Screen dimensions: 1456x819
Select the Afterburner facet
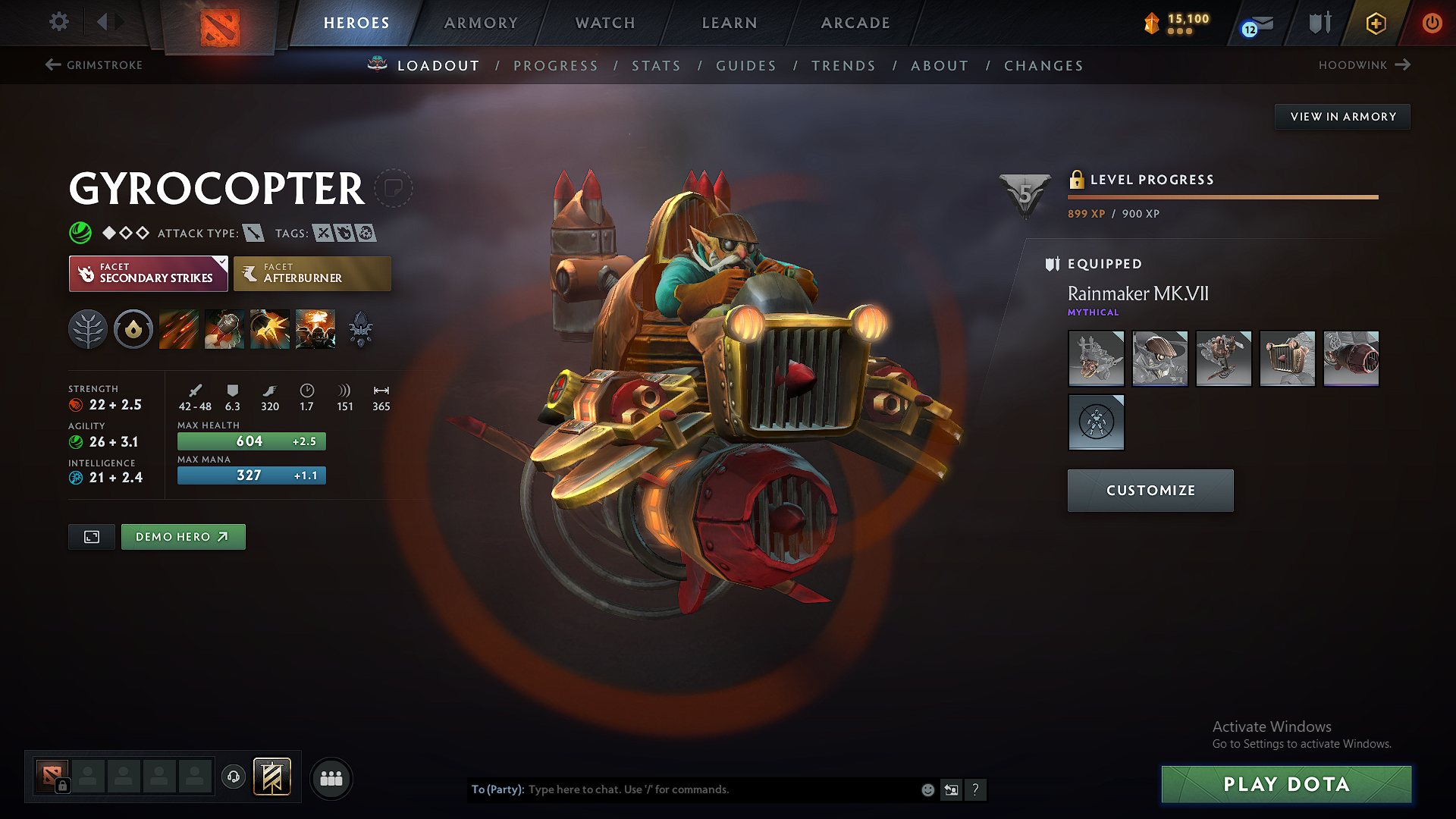coord(312,273)
